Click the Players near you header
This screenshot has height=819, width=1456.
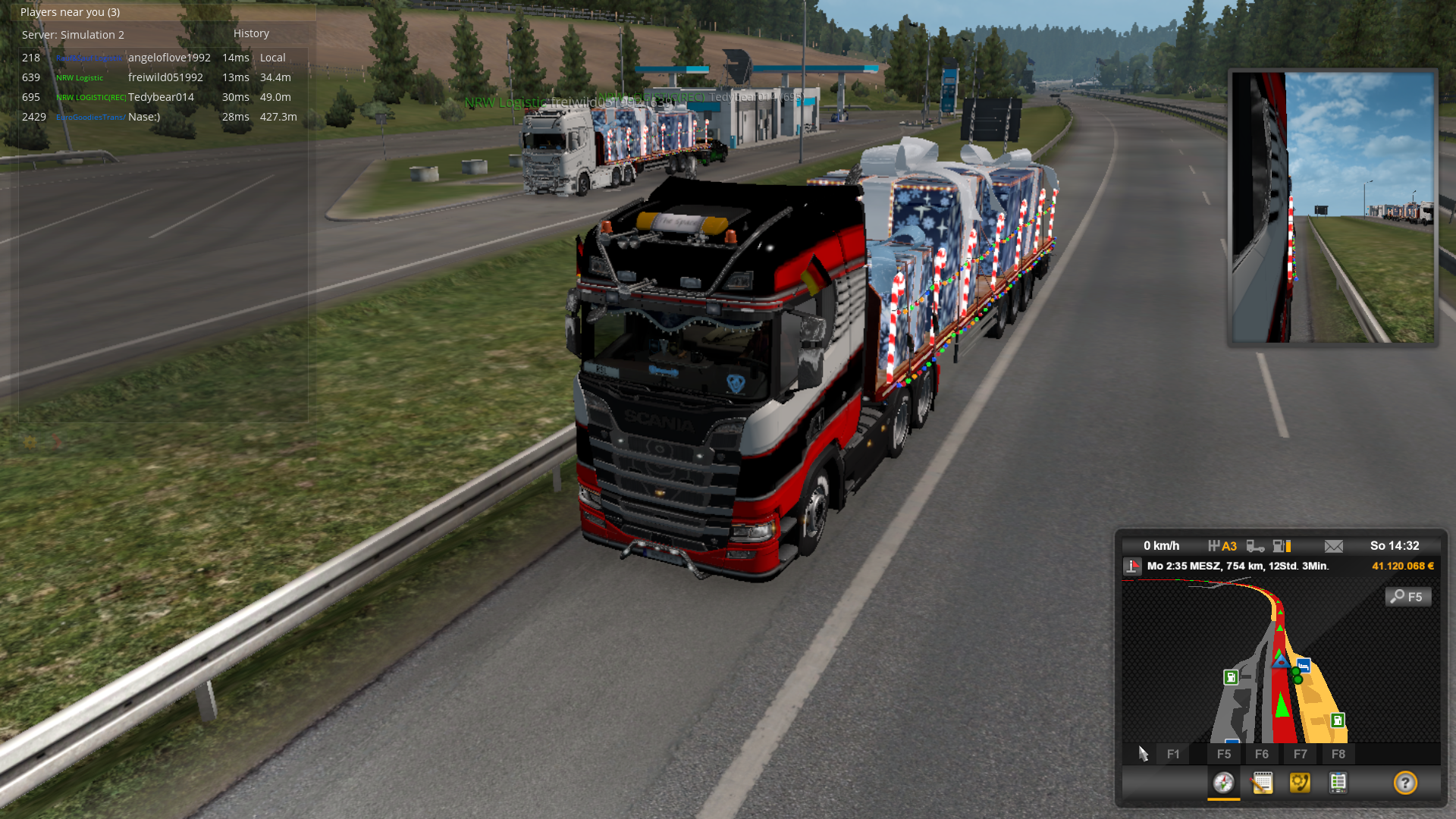[70, 12]
